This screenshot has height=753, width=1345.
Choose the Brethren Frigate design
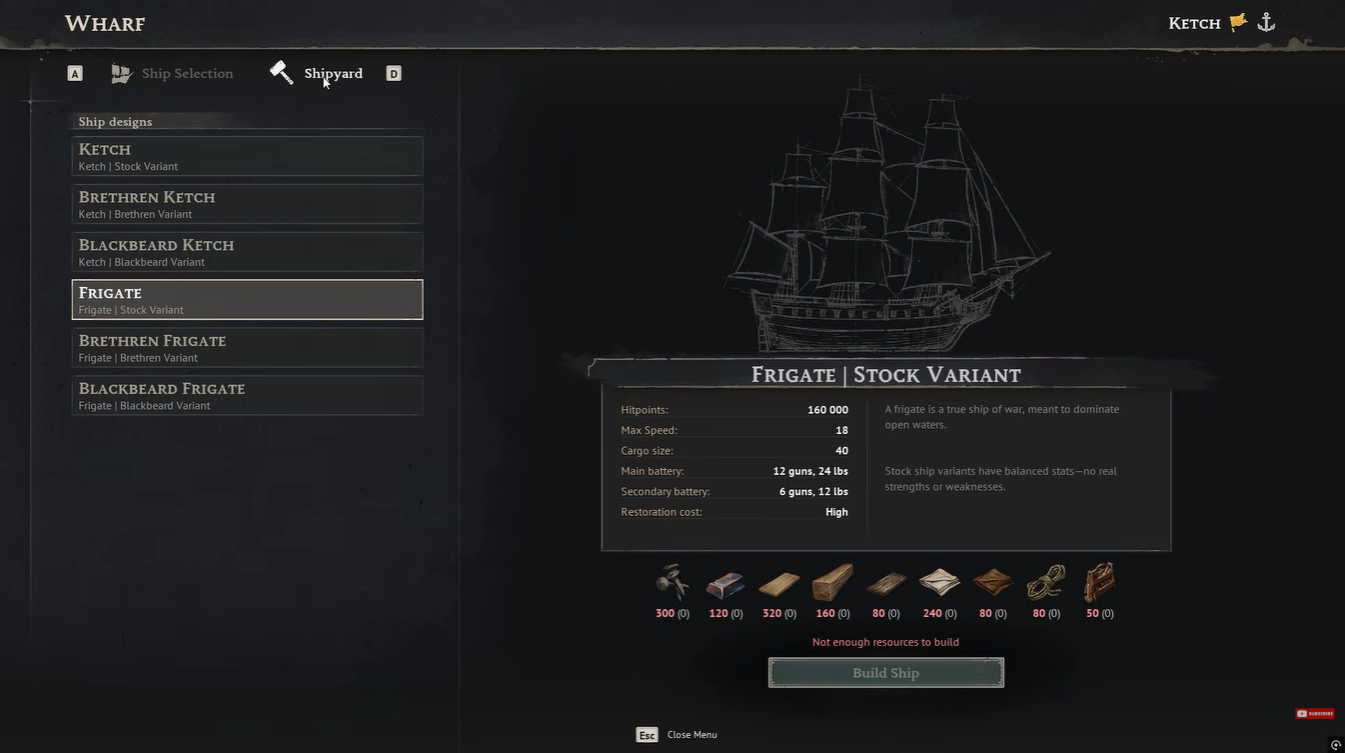point(247,348)
